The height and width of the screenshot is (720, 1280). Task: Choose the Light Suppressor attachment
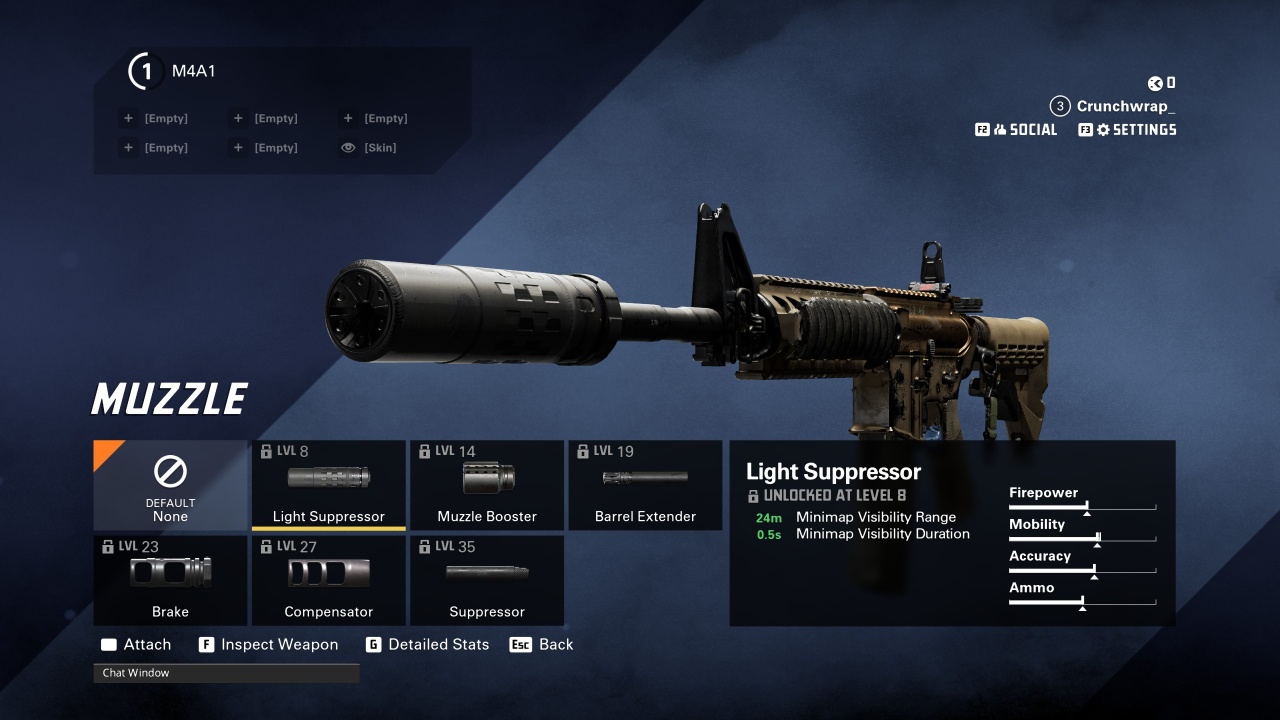click(328, 485)
